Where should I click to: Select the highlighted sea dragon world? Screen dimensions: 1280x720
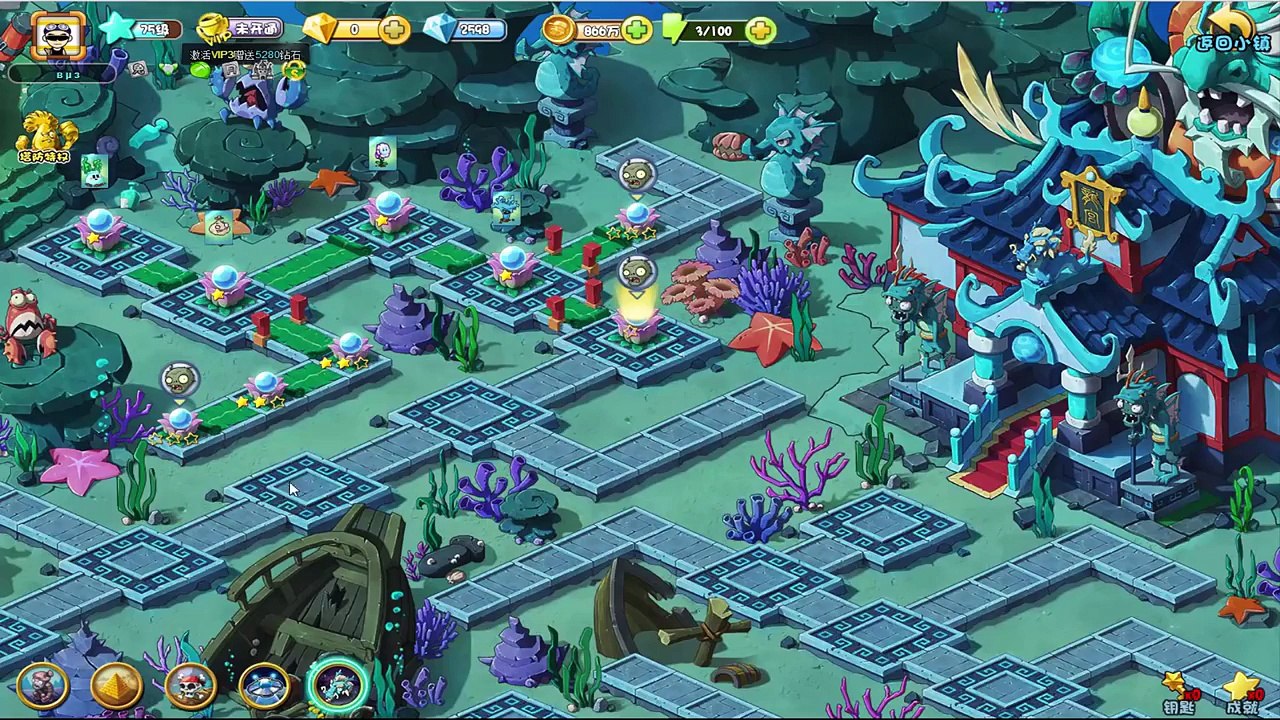point(340,684)
